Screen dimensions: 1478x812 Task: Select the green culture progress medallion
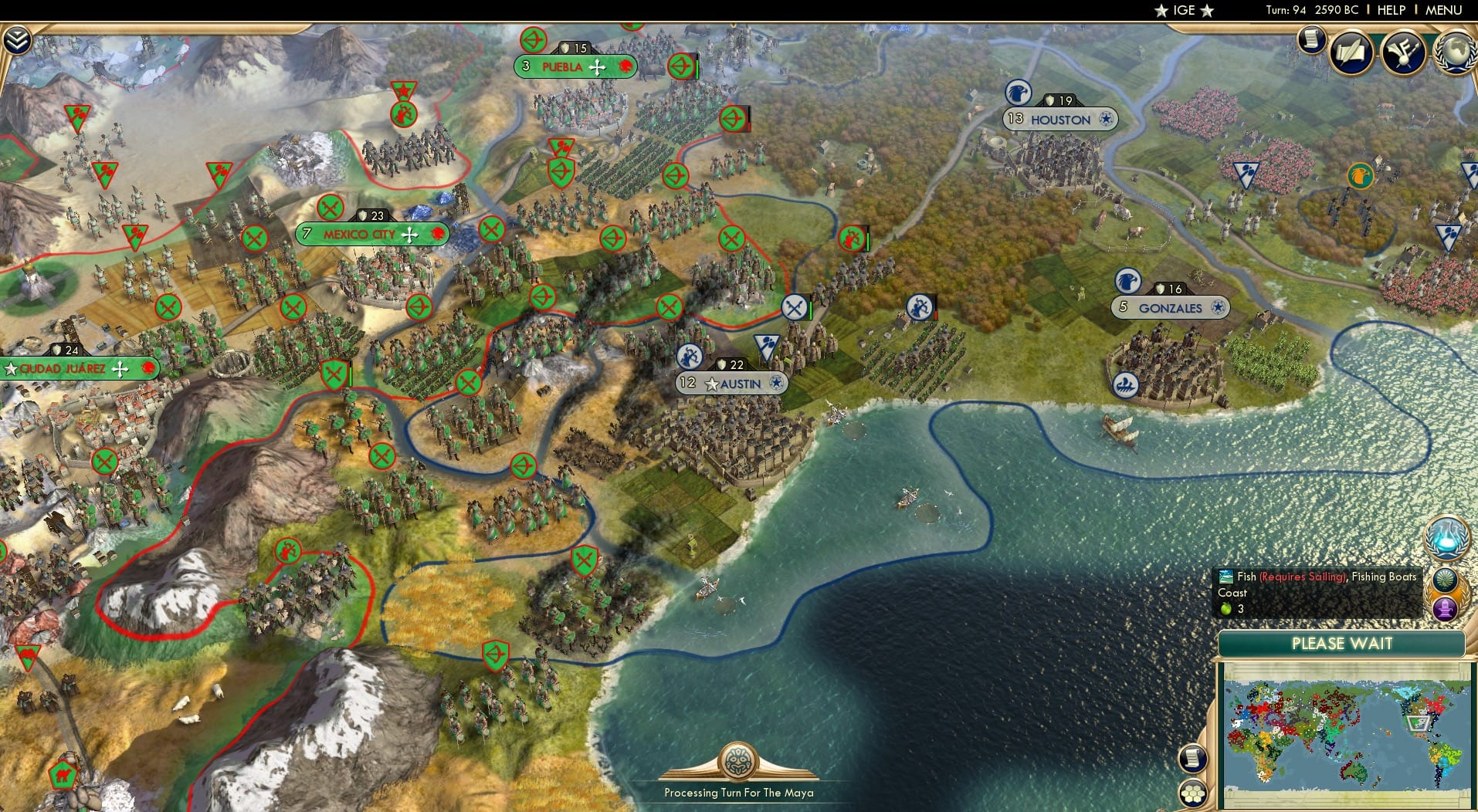1445,577
